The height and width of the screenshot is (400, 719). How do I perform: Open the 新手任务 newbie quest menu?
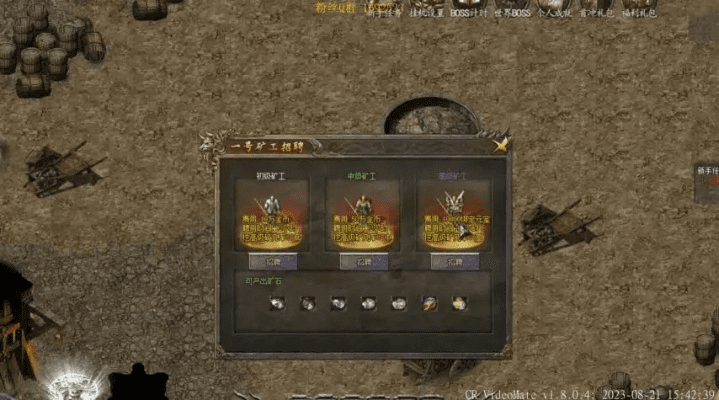(385, 13)
